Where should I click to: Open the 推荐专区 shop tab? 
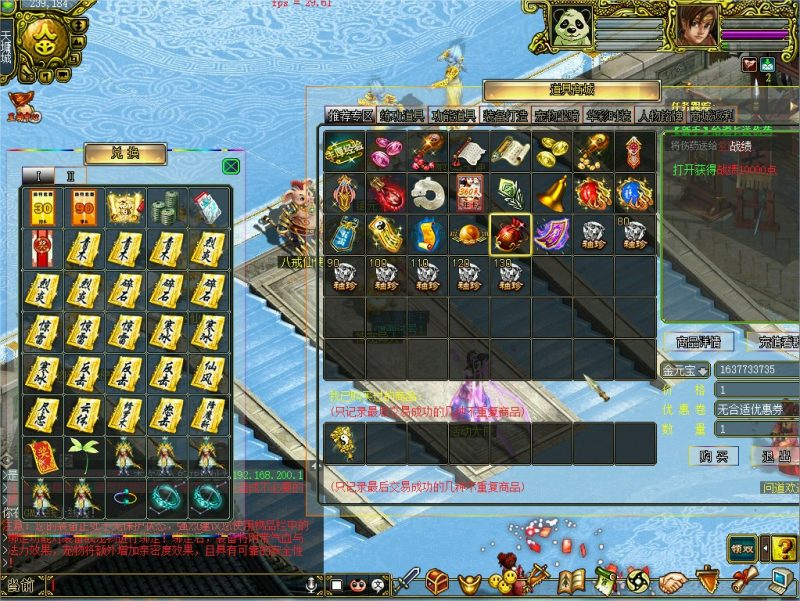pos(349,116)
